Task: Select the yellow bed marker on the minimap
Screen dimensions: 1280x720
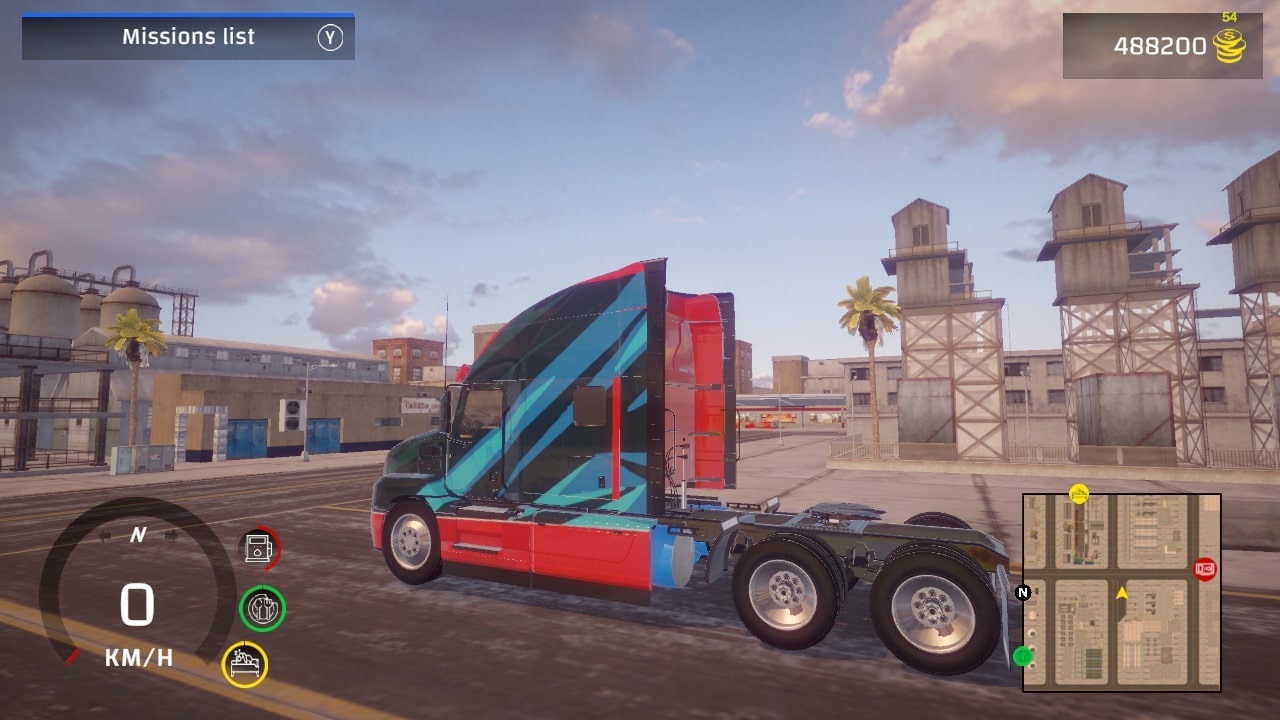Action: click(1079, 493)
